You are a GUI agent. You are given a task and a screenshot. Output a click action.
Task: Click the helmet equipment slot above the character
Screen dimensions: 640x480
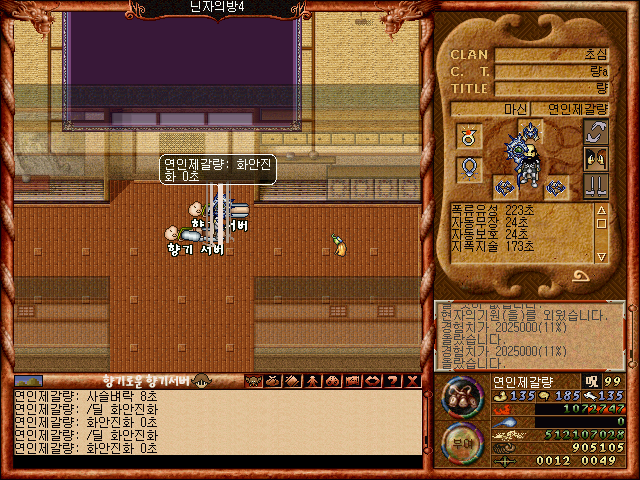pos(531,130)
